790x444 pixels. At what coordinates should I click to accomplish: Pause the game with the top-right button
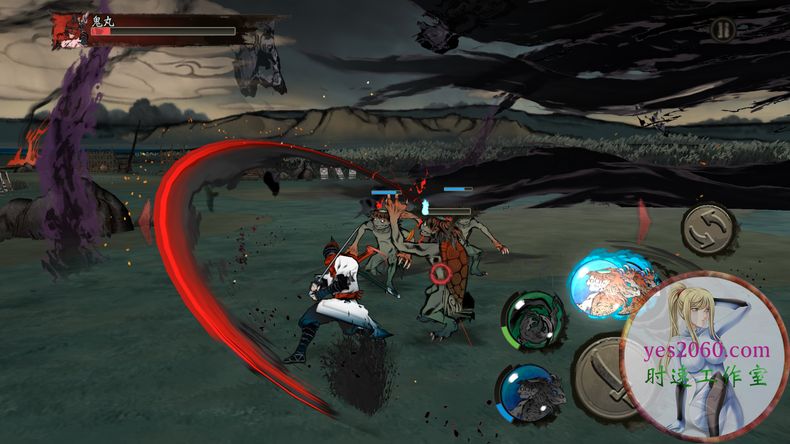(722, 30)
